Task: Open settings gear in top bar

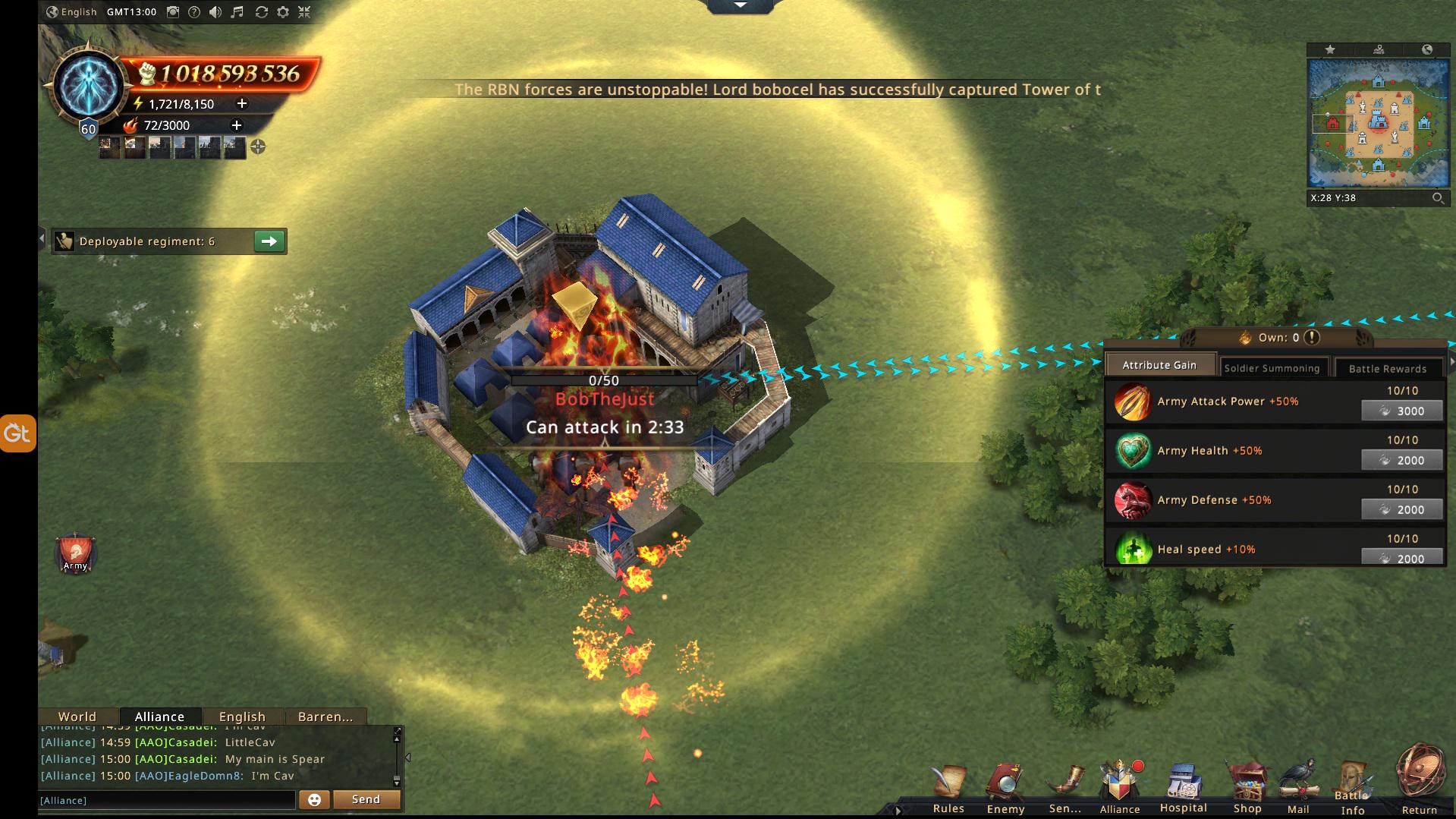Action: (283, 12)
